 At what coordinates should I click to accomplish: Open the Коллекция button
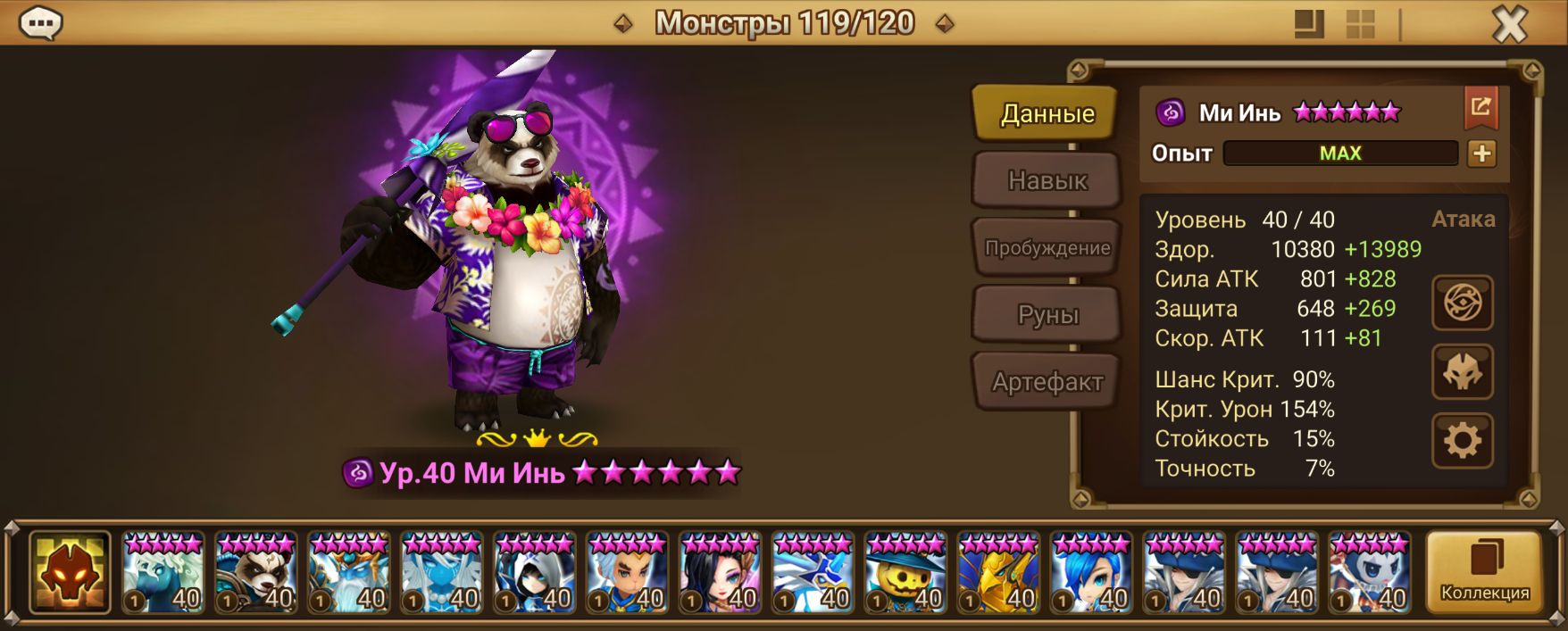click(1484, 572)
